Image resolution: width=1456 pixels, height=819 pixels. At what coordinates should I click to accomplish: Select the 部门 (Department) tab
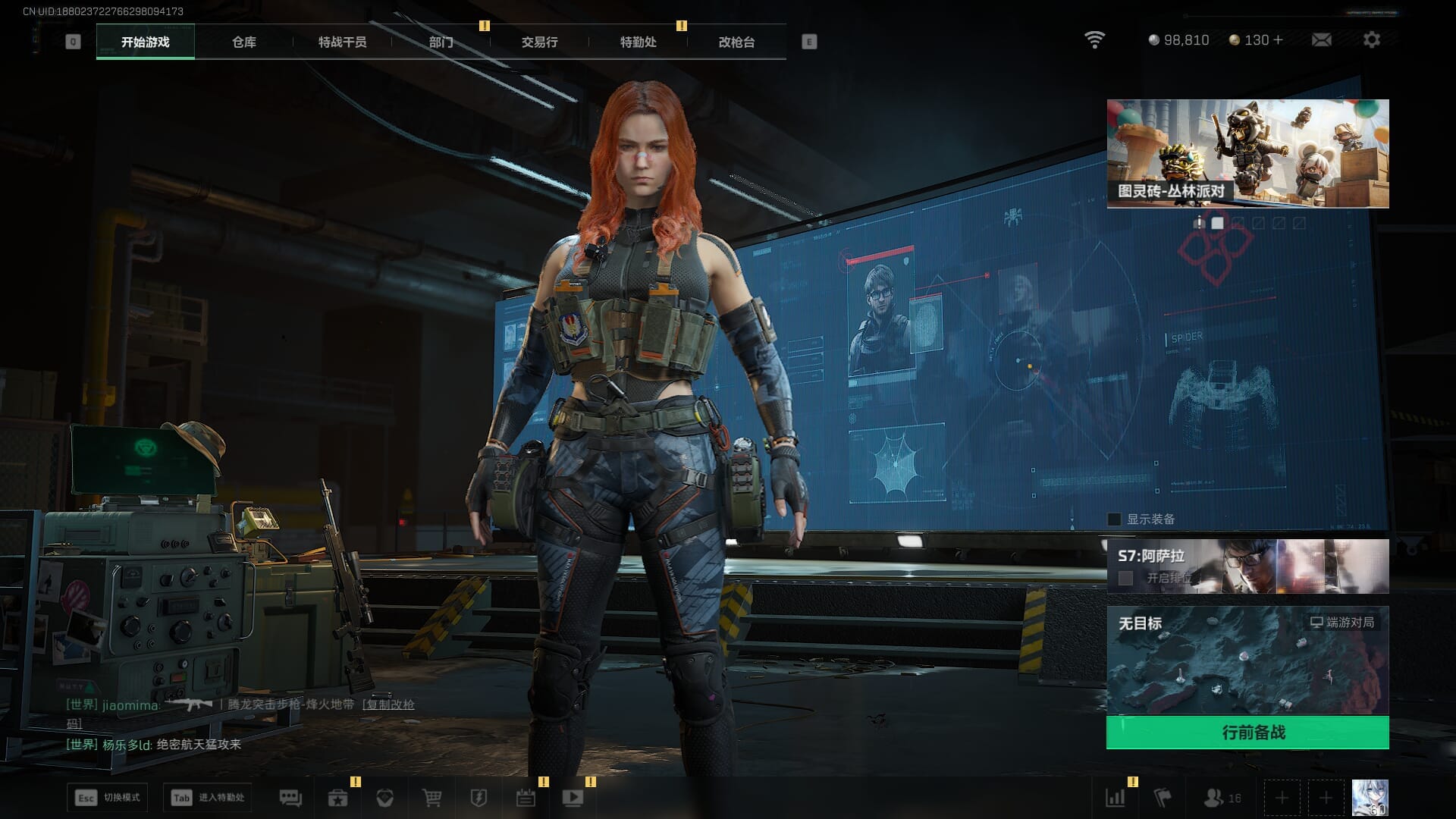pos(441,42)
